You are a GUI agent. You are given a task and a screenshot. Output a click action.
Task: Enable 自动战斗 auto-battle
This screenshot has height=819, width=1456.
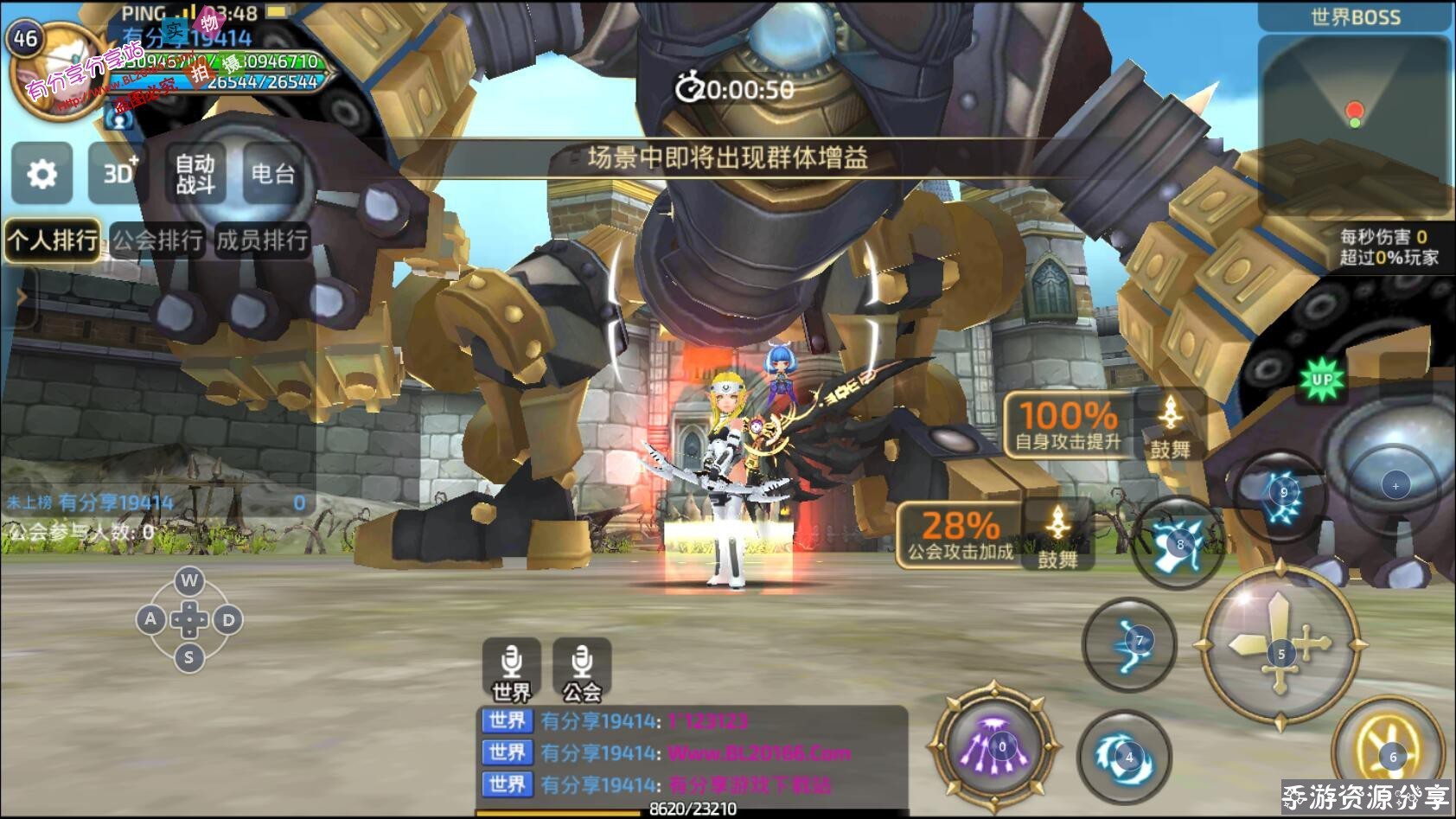[x=195, y=174]
